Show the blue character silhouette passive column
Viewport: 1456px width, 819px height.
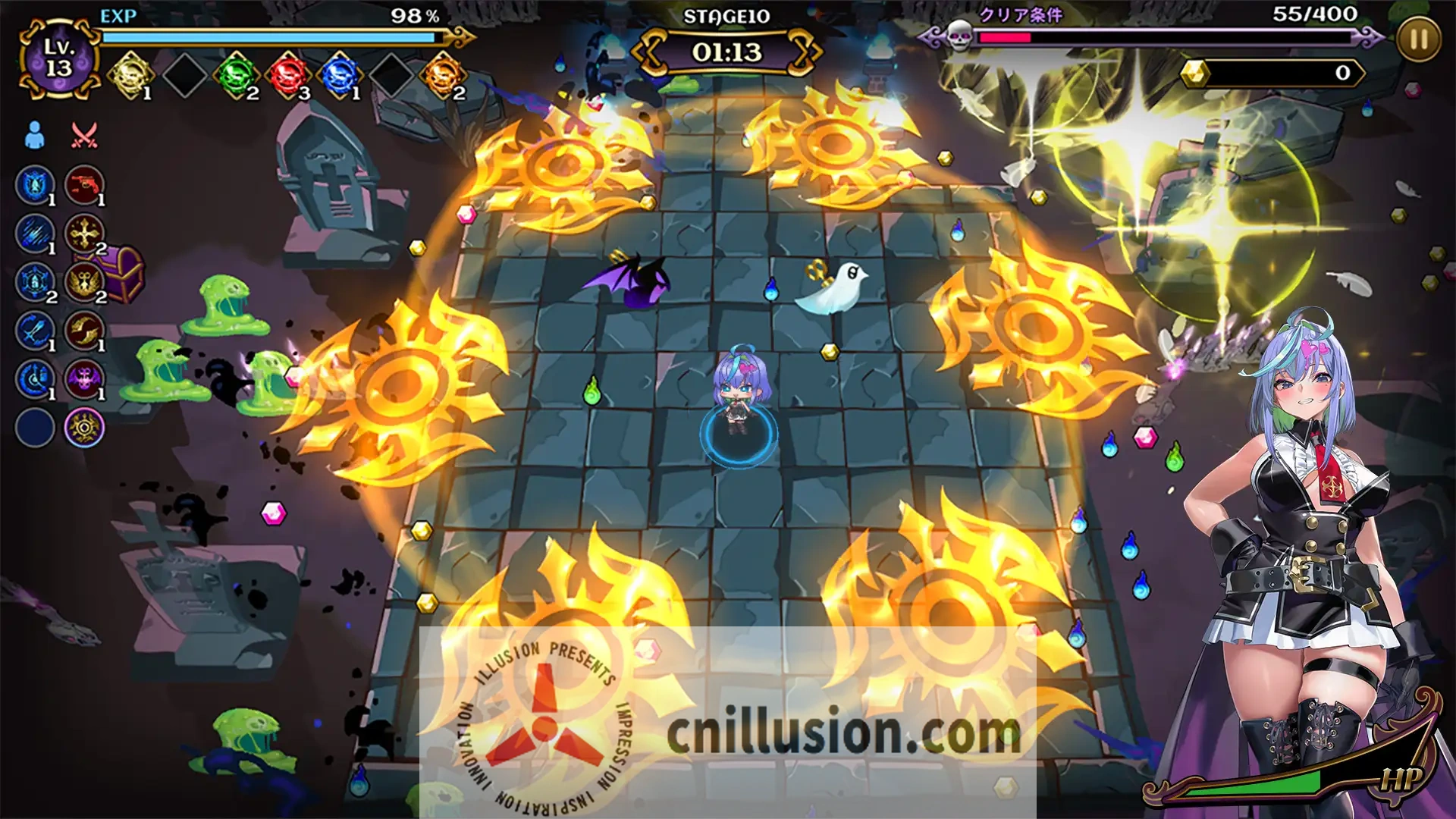(x=35, y=136)
